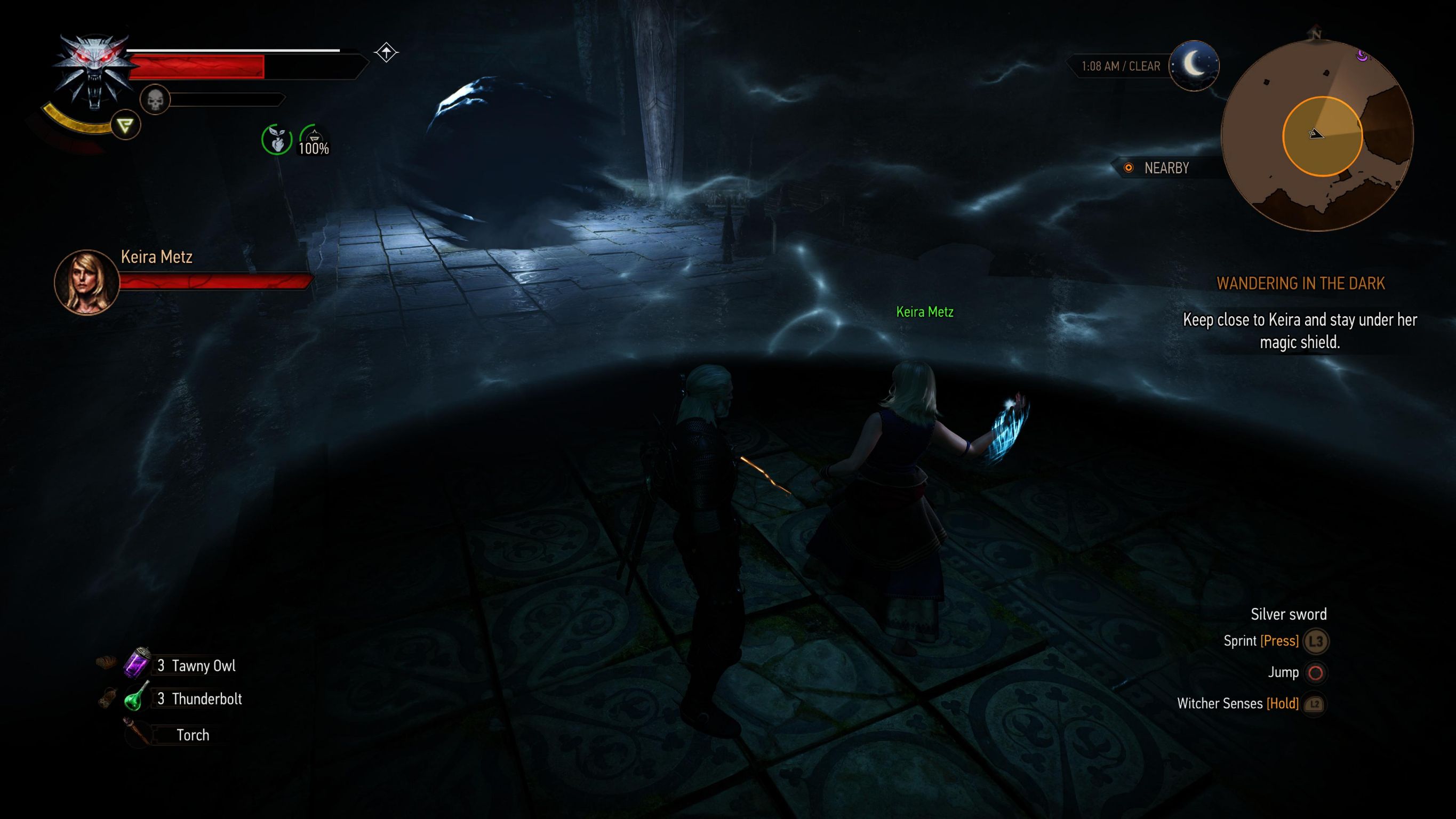
Task: Select the active Witcher sign icon
Action: coord(125,125)
